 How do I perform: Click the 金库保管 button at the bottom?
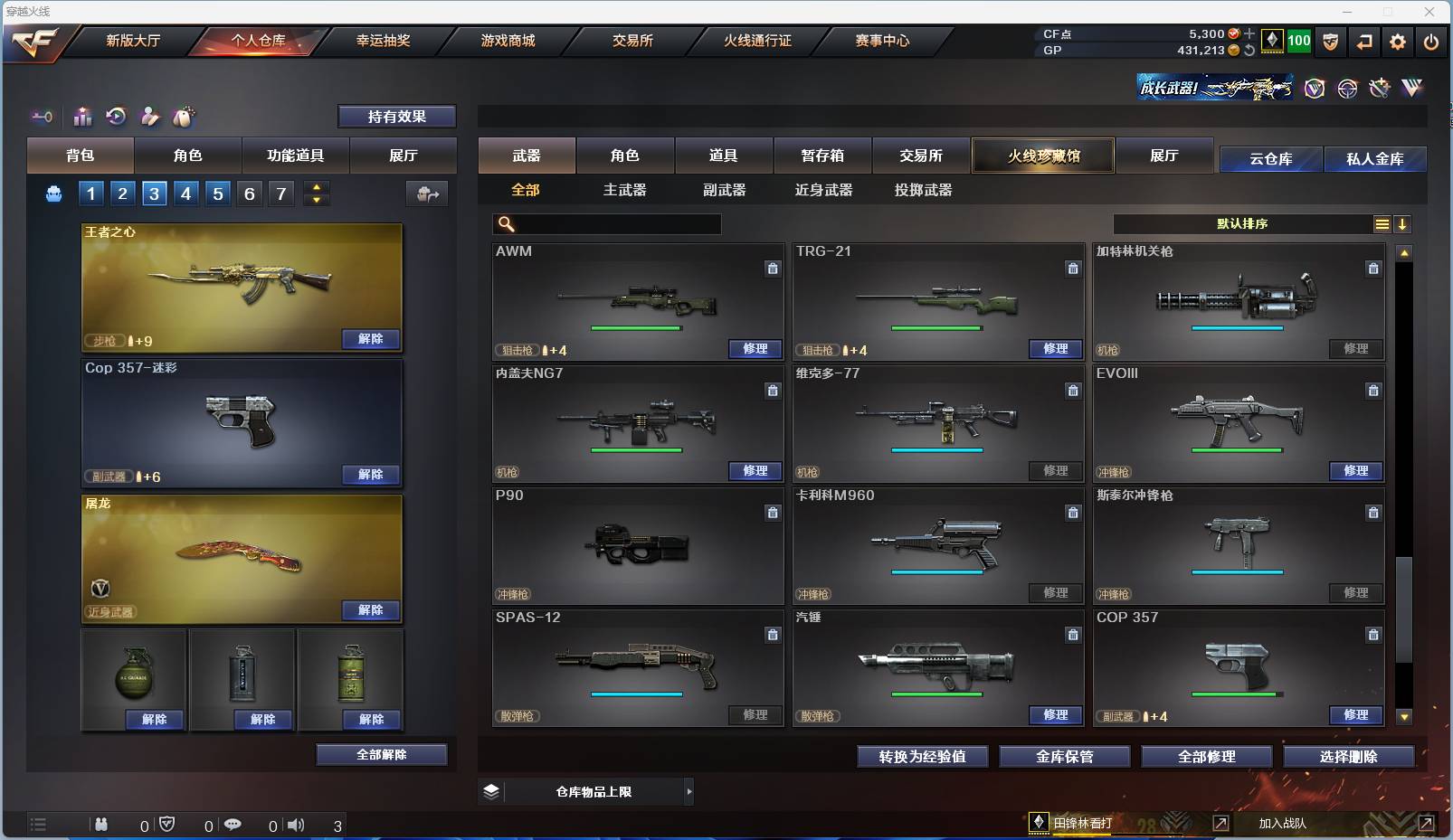coord(1064,757)
